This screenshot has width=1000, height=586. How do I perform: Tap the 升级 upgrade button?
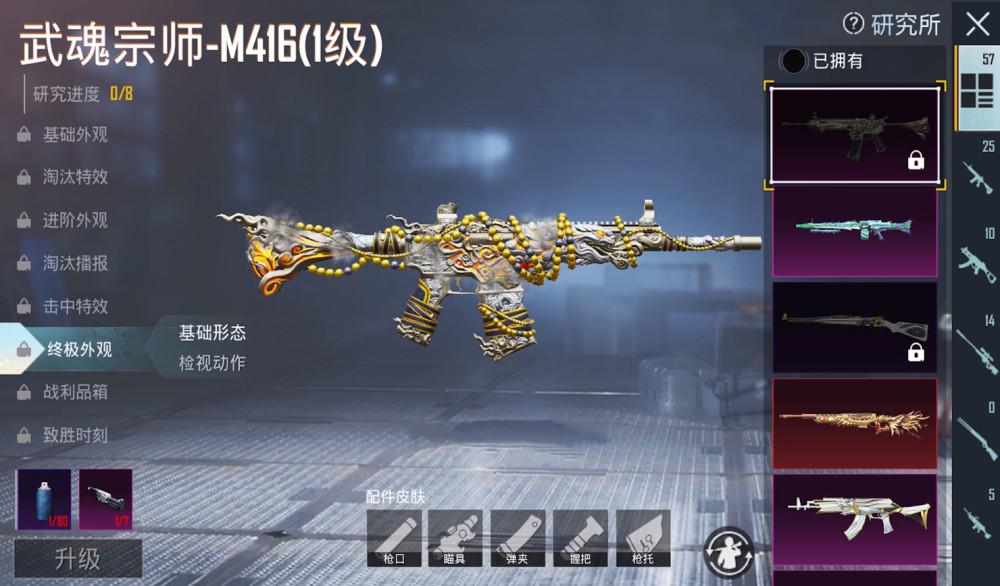point(77,558)
